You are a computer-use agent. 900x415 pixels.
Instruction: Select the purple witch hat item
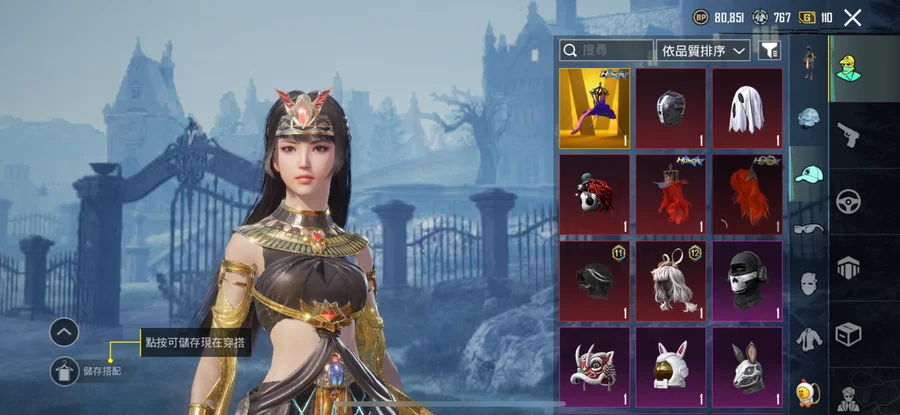pyautogui.click(x=594, y=108)
